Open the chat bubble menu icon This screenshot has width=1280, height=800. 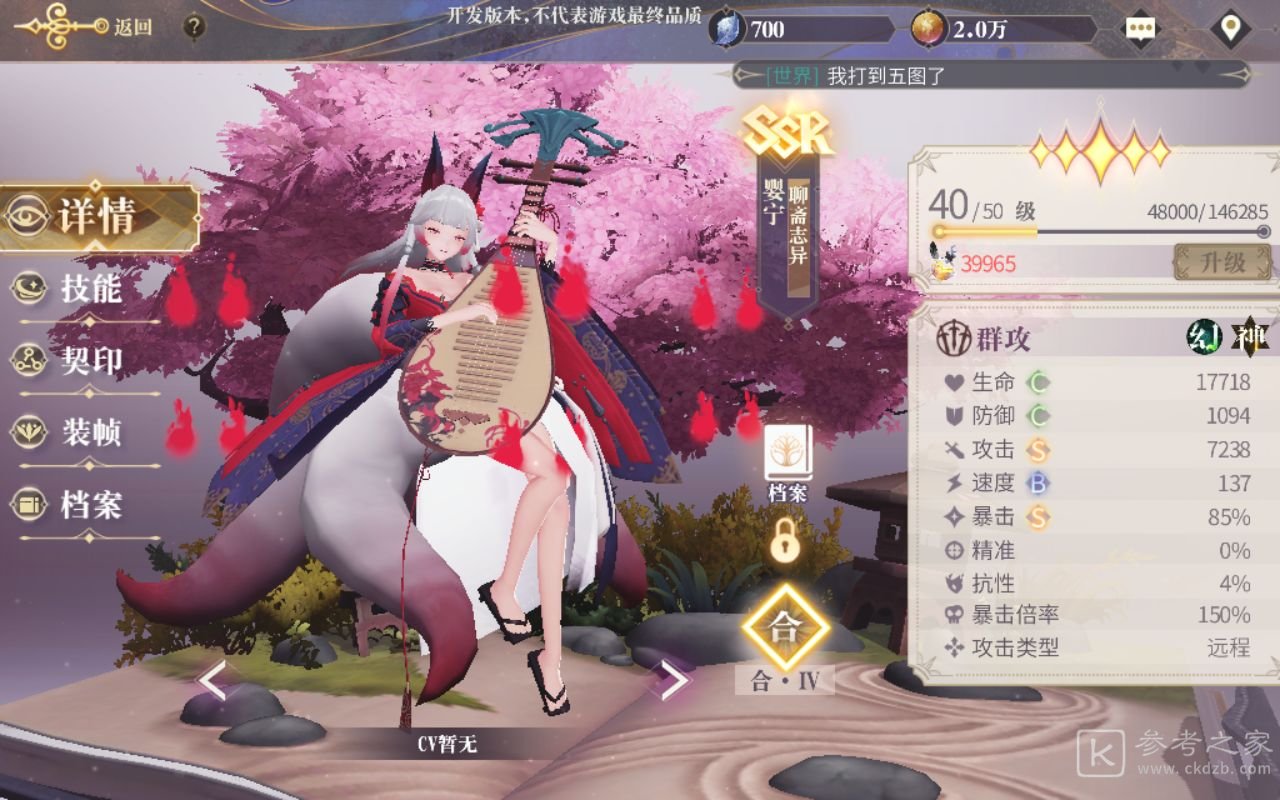tap(1140, 28)
